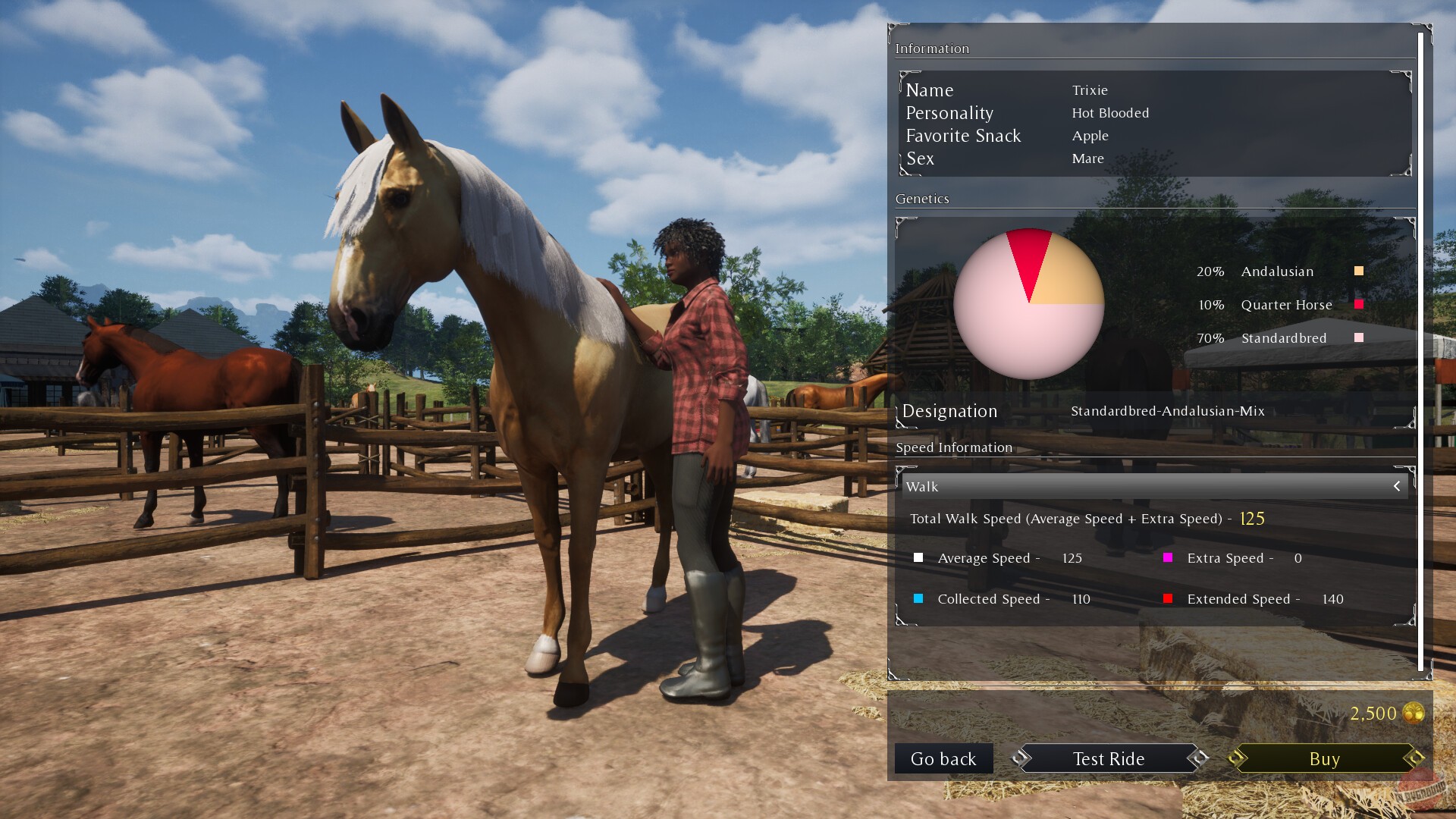Click the diamond ornament left of Test Ride

pyautogui.click(x=1020, y=758)
